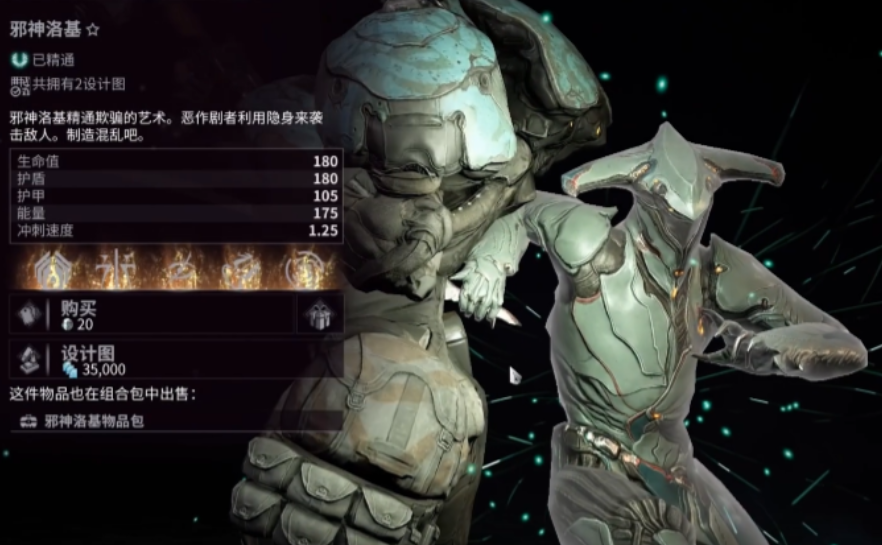Toggle the favorite star beside 邪神洛基
The width and height of the screenshot is (882, 545).
click(93, 31)
